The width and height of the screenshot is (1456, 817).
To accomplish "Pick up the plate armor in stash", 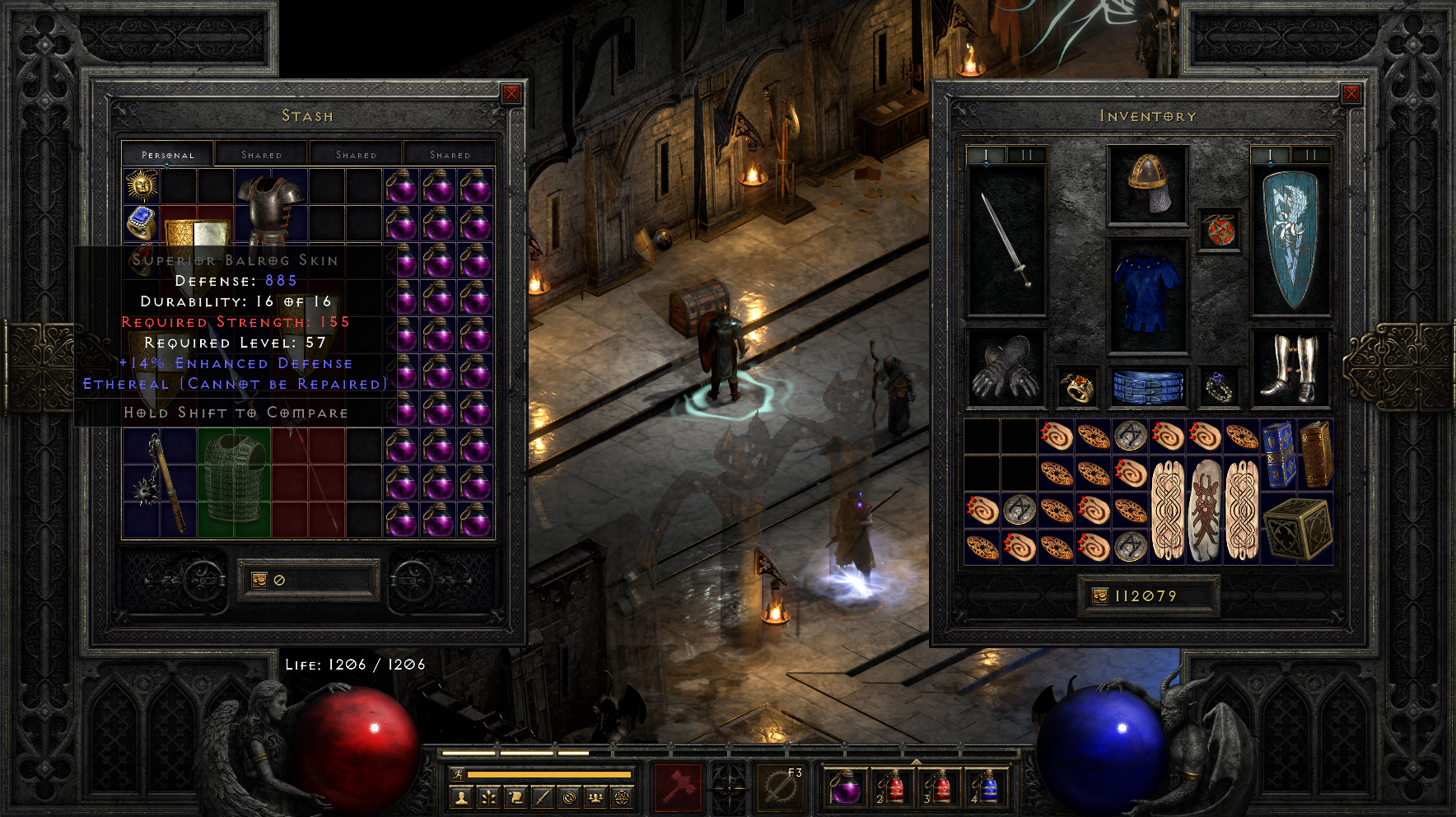I will pos(271,208).
